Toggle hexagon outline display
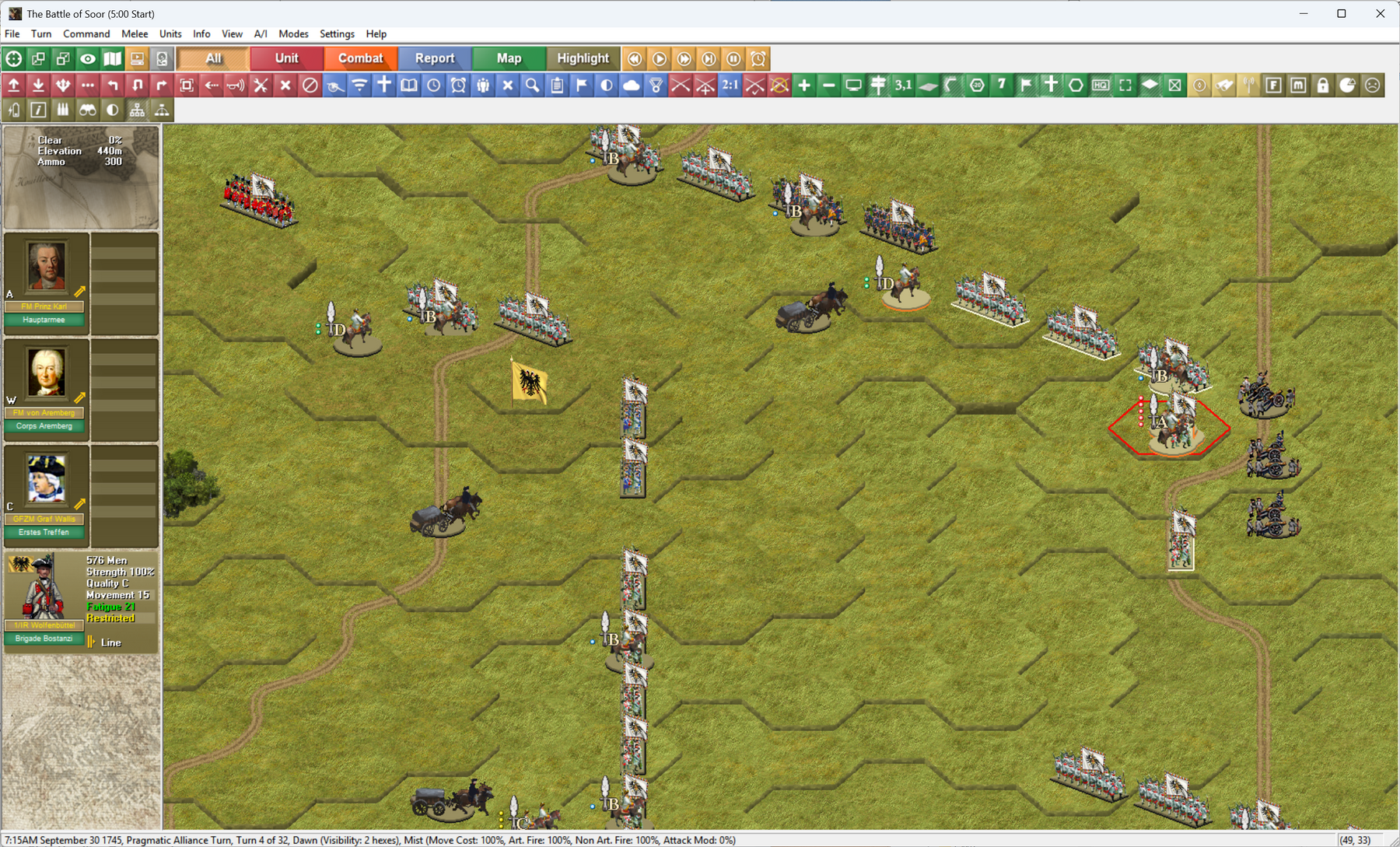This screenshot has width=1400, height=847. pos(1075,86)
